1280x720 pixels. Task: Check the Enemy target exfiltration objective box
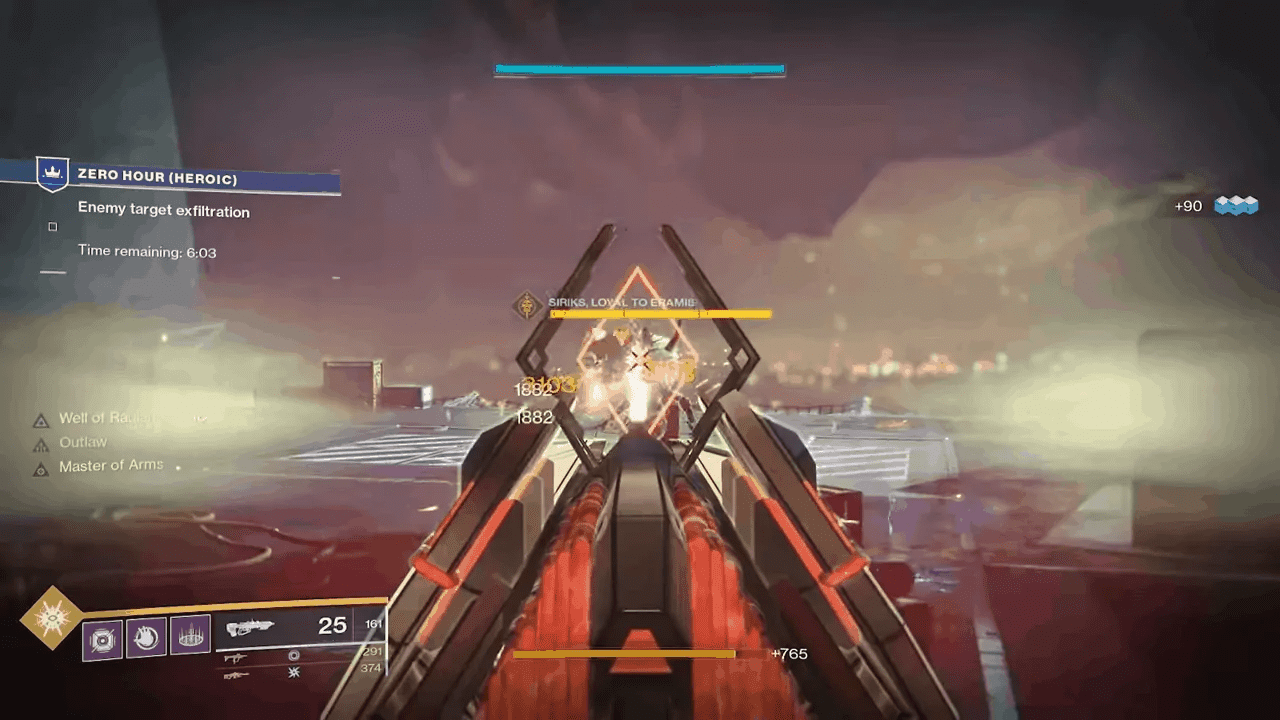pyautogui.click(x=52, y=226)
